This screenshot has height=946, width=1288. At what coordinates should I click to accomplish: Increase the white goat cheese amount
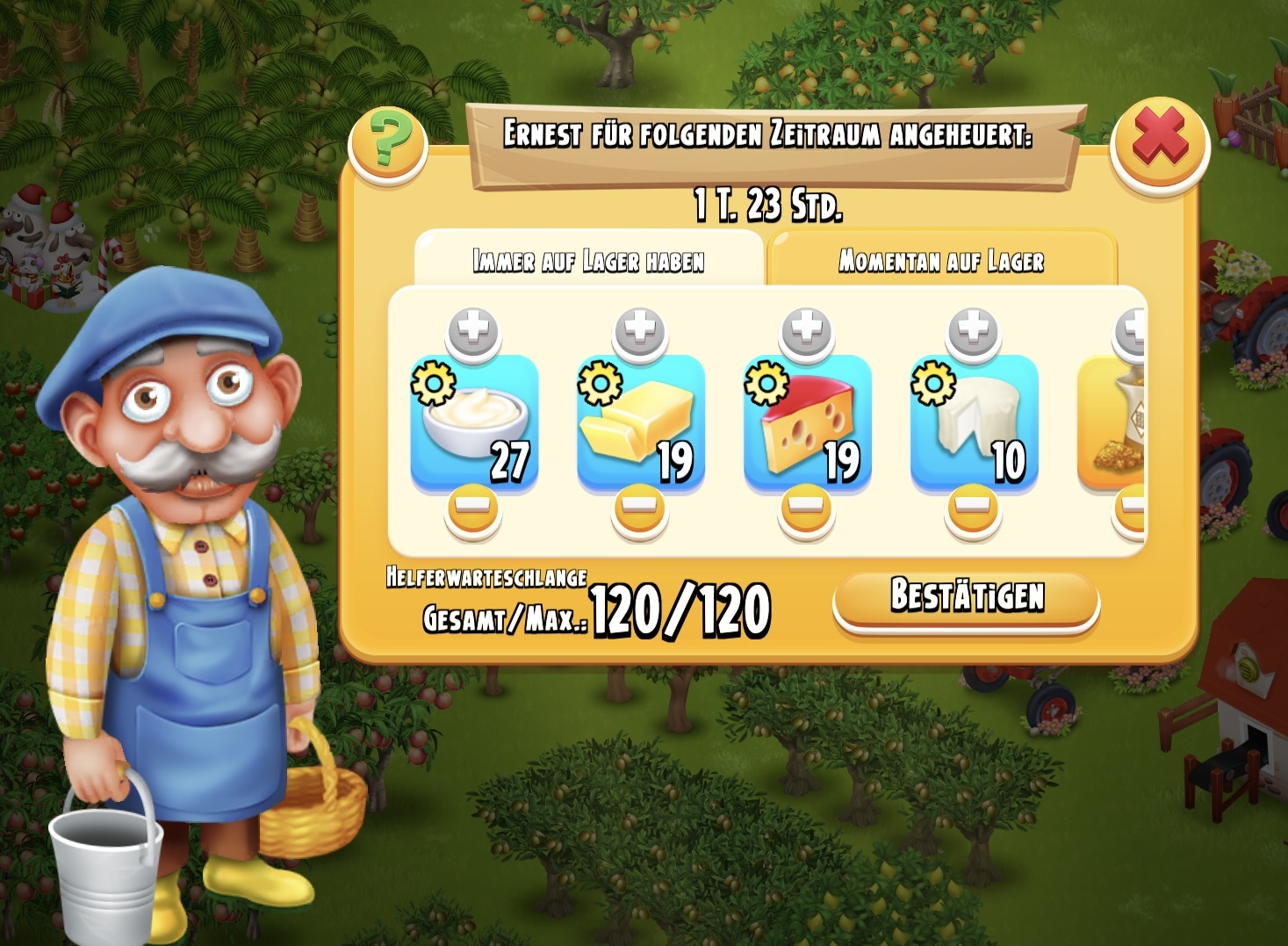(974, 333)
